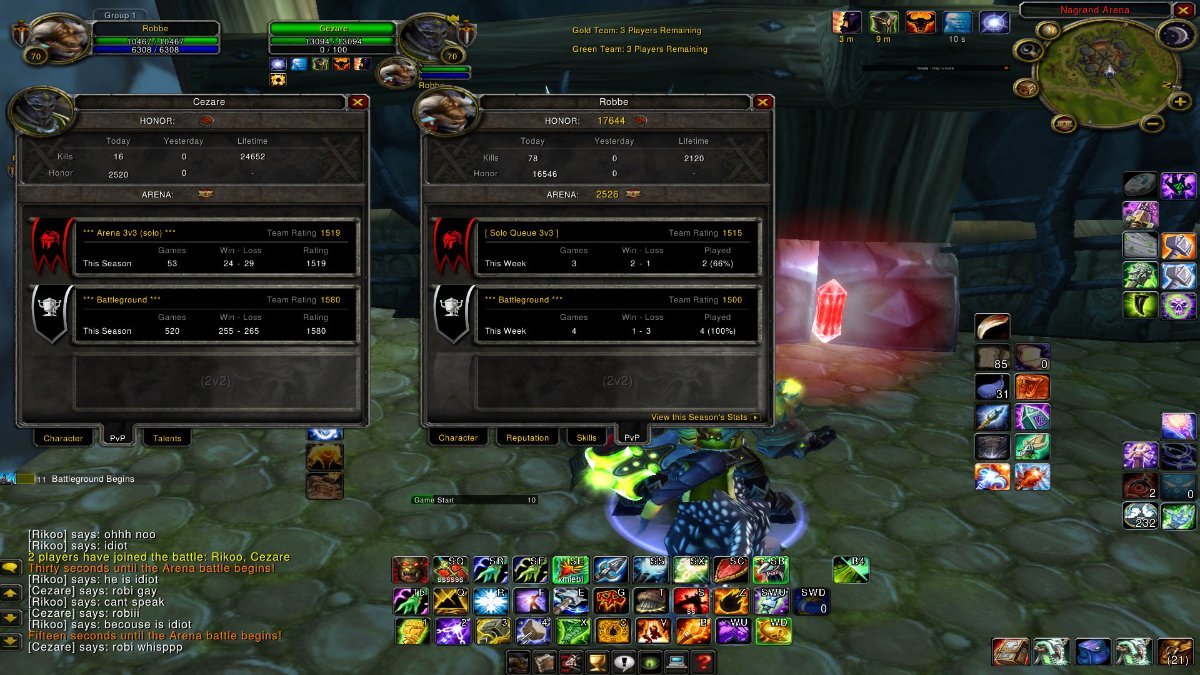Open the computer icon game menu

pyautogui.click(x=676, y=662)
